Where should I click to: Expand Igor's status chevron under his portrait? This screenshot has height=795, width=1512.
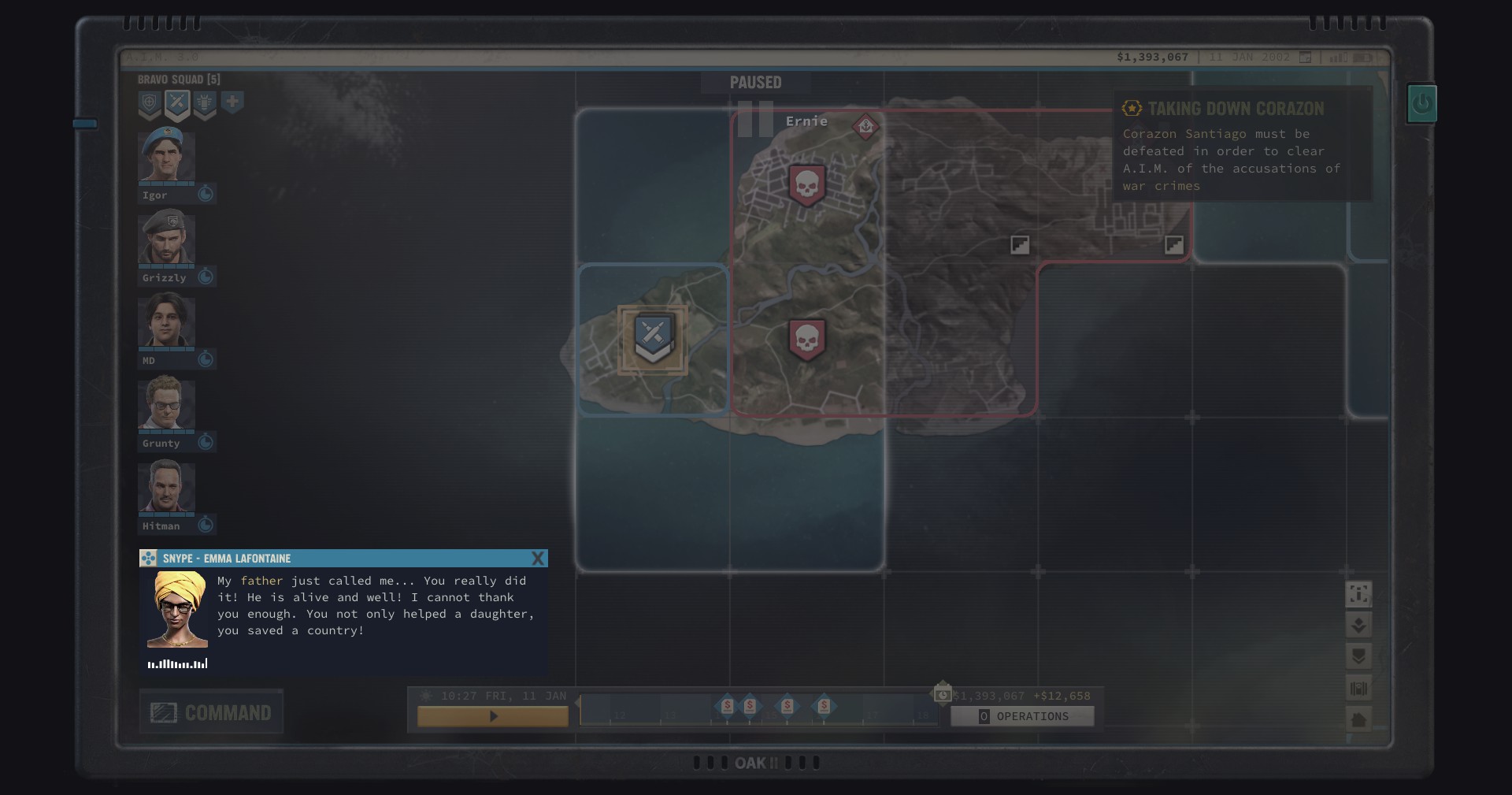point(206,193)
